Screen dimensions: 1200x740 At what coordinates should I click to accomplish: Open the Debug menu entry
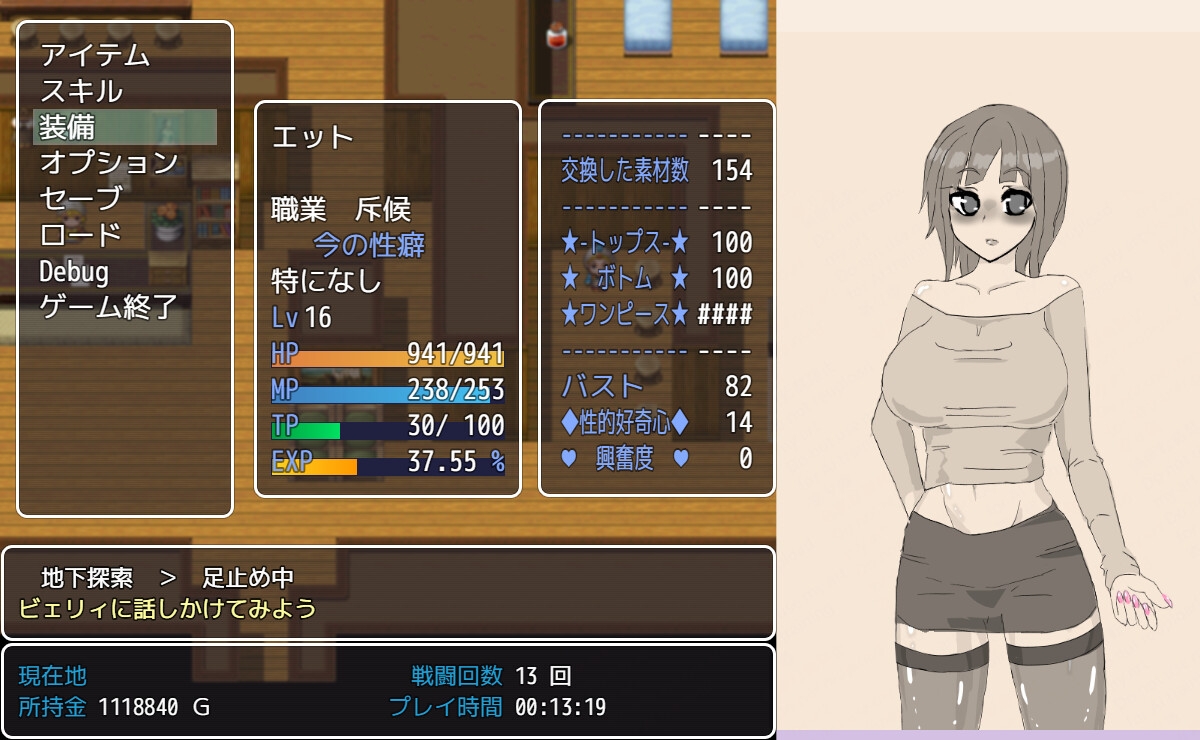(x=75, y=271)
